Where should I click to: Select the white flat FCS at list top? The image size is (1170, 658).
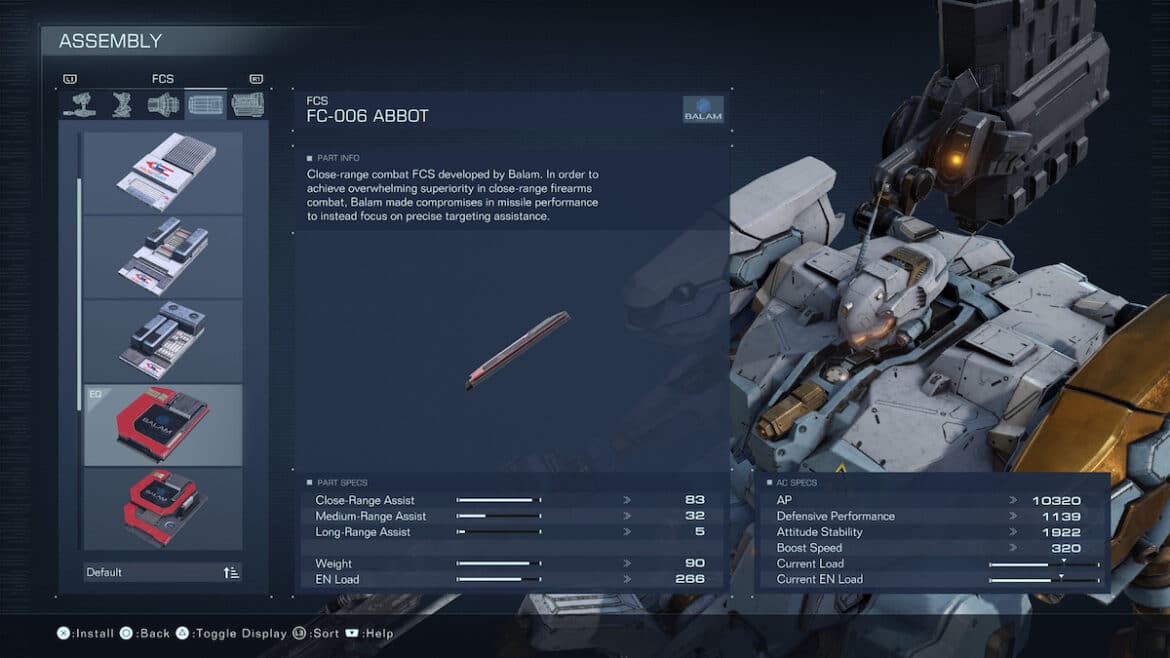click(x=163, y=173)
